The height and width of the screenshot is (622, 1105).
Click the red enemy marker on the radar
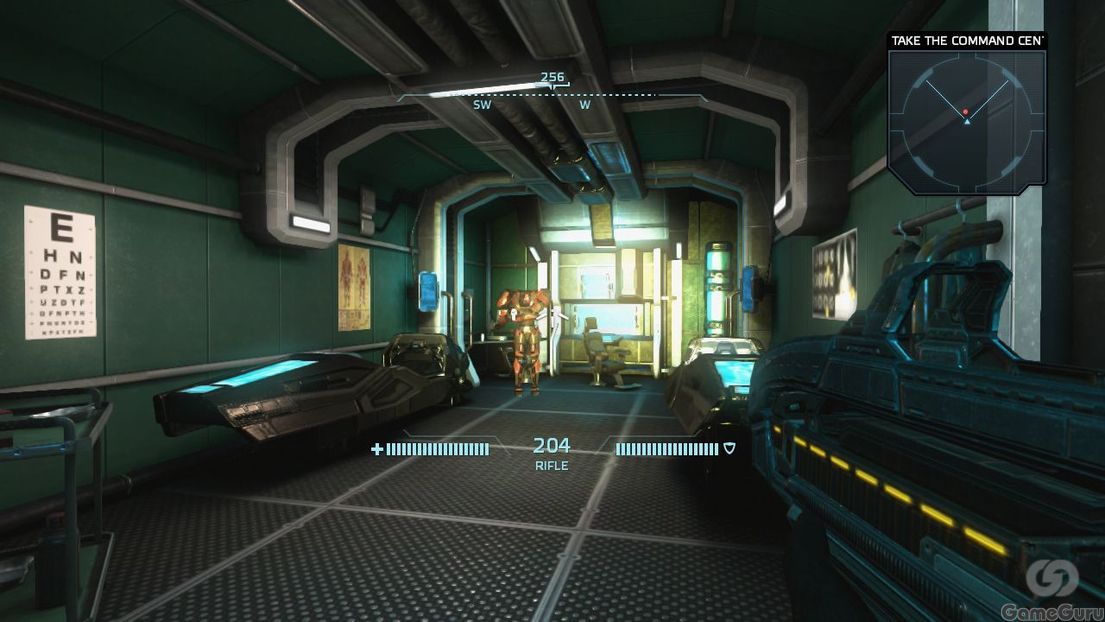[965, 111]
